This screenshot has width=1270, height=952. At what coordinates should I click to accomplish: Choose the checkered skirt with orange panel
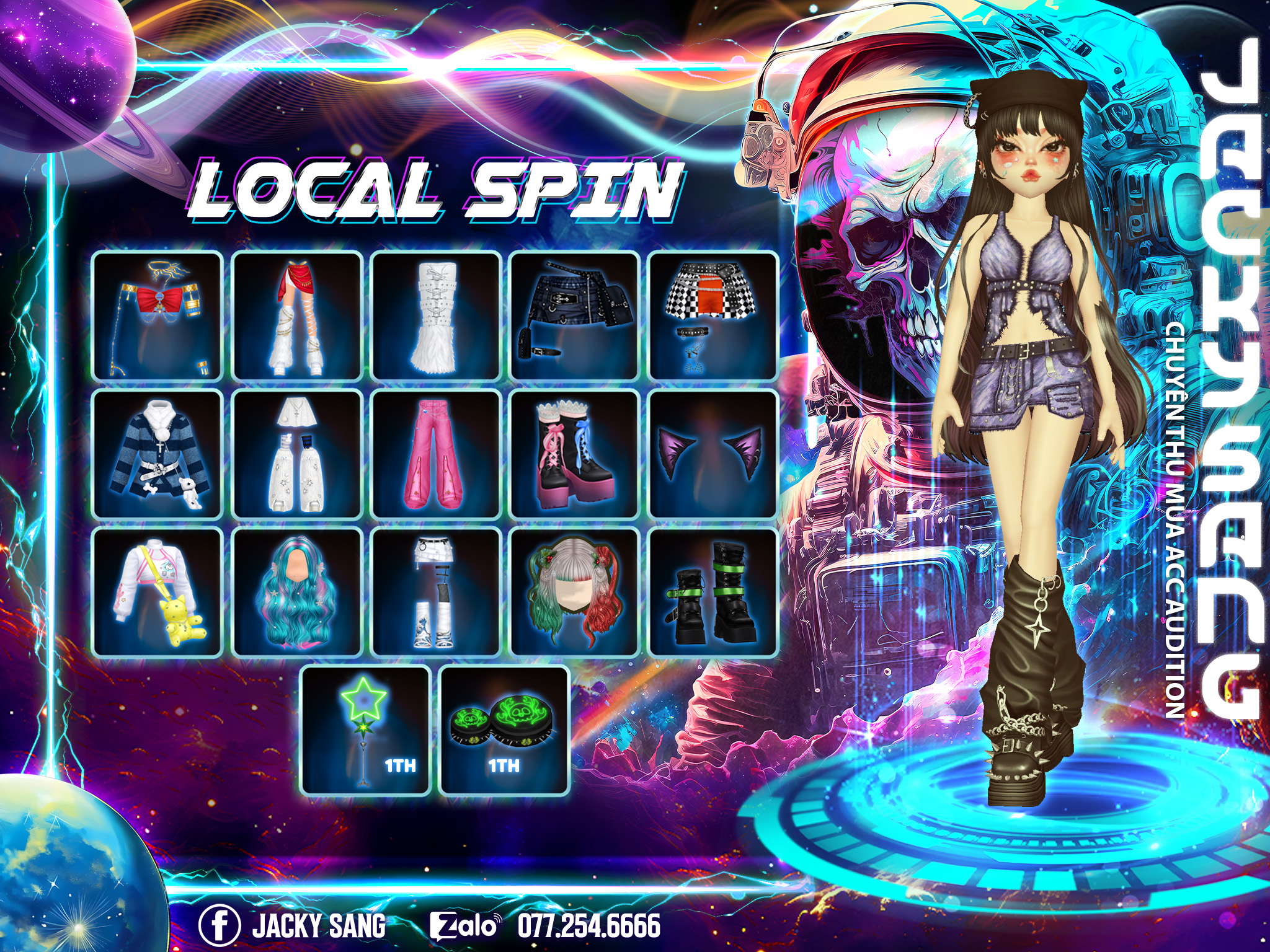713,315
